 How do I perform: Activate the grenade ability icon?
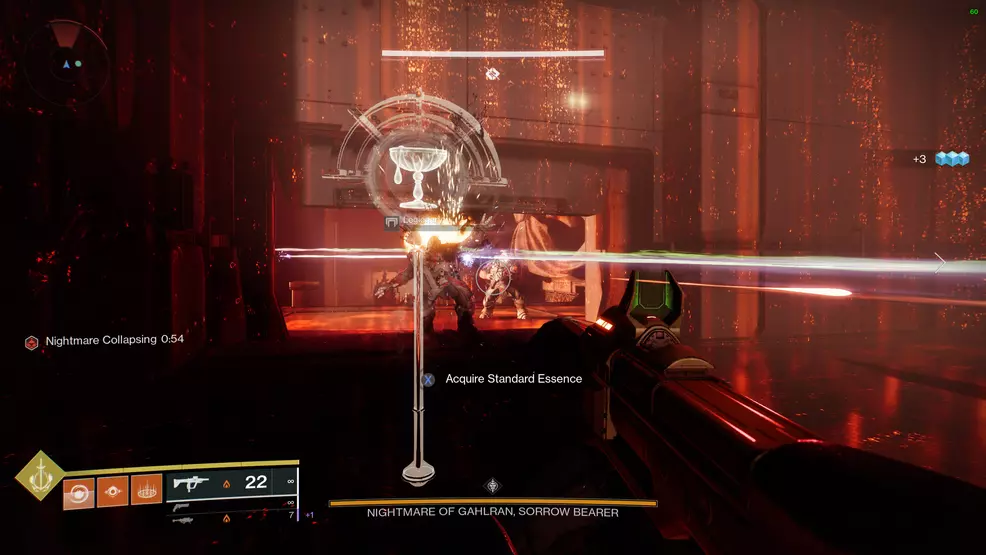coord(78,491)
